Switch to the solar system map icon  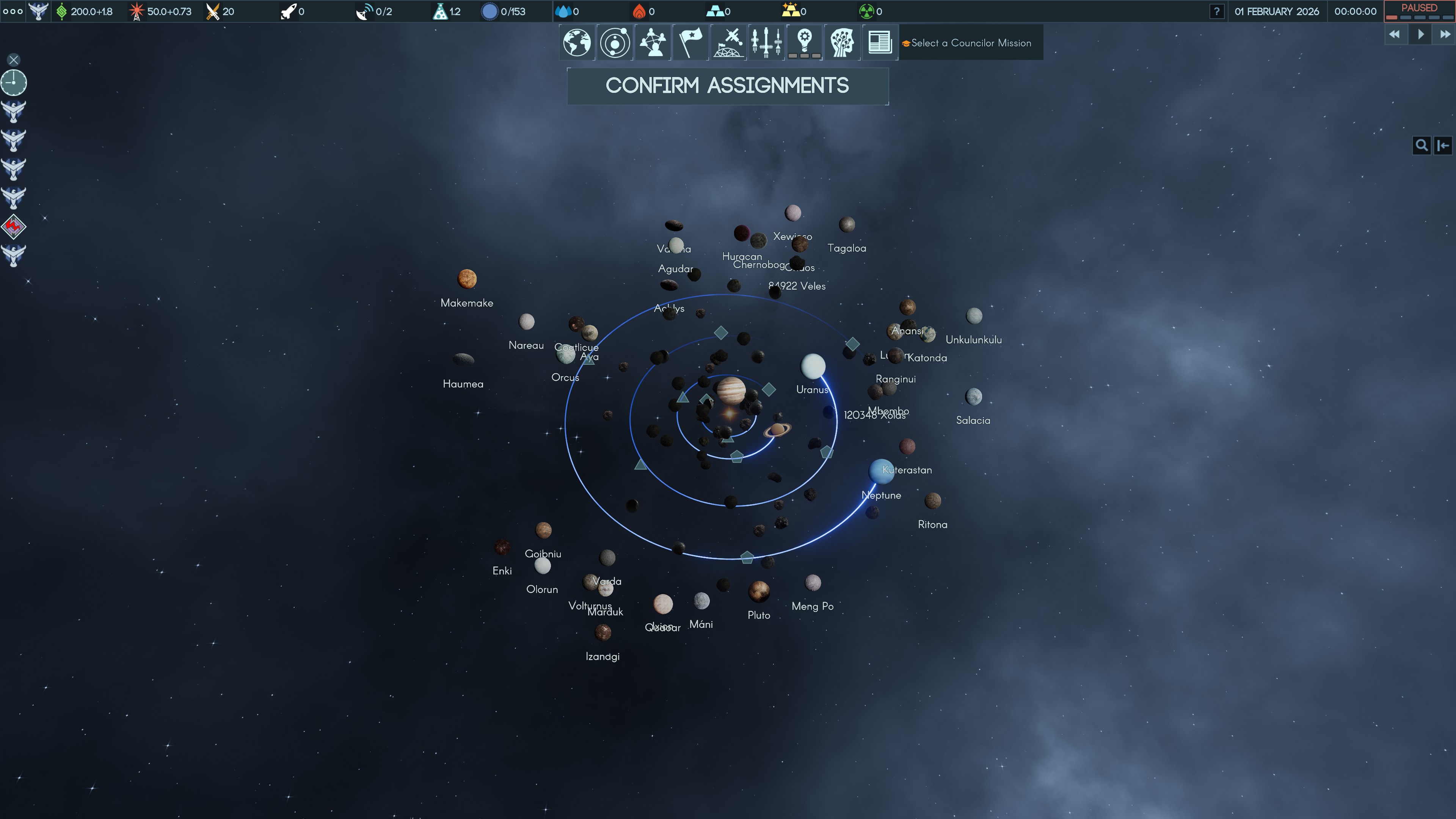point(614,42)
